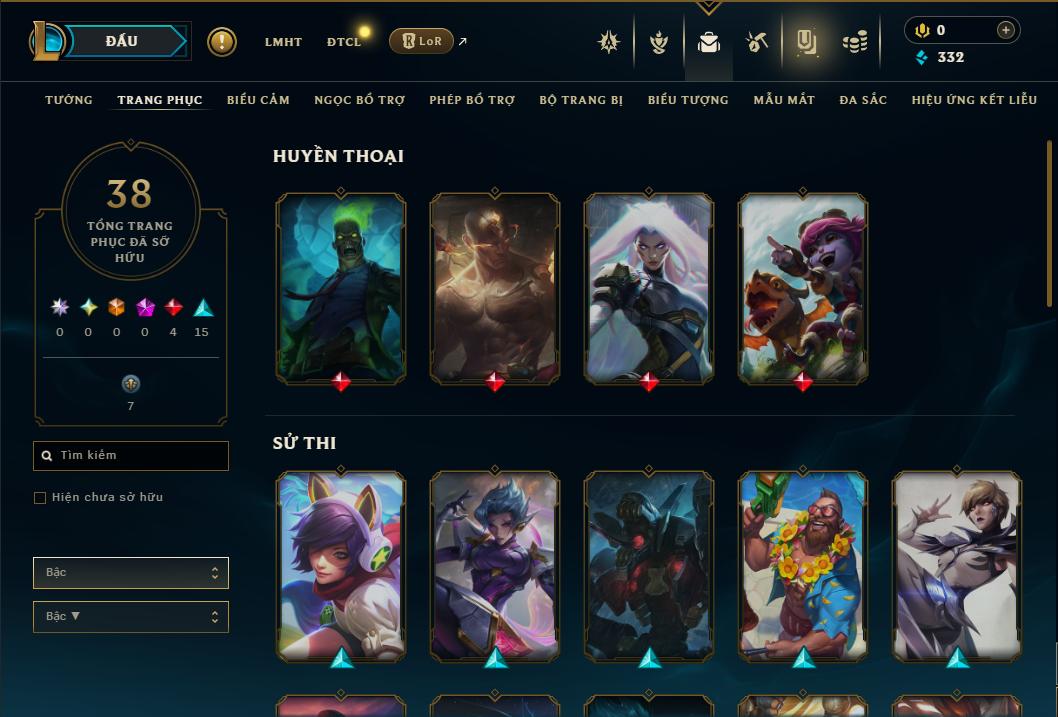Image resolution: width=1058 pixels, height=717 pixels.
Task: Select the ĐA SẮC chromas tab
Action: coord(863,100)
